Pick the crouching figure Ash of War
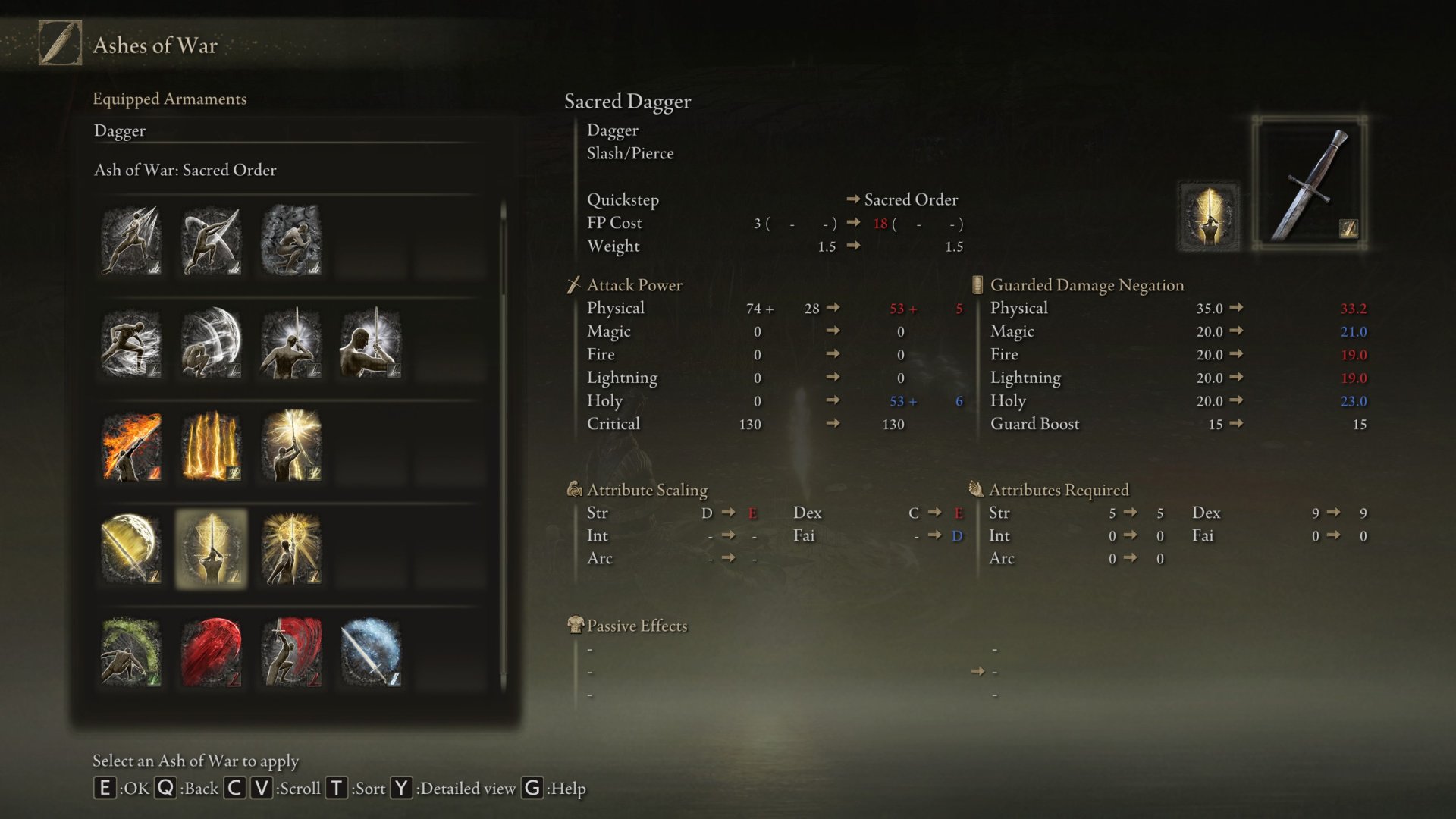 click(x=291, y=240)
